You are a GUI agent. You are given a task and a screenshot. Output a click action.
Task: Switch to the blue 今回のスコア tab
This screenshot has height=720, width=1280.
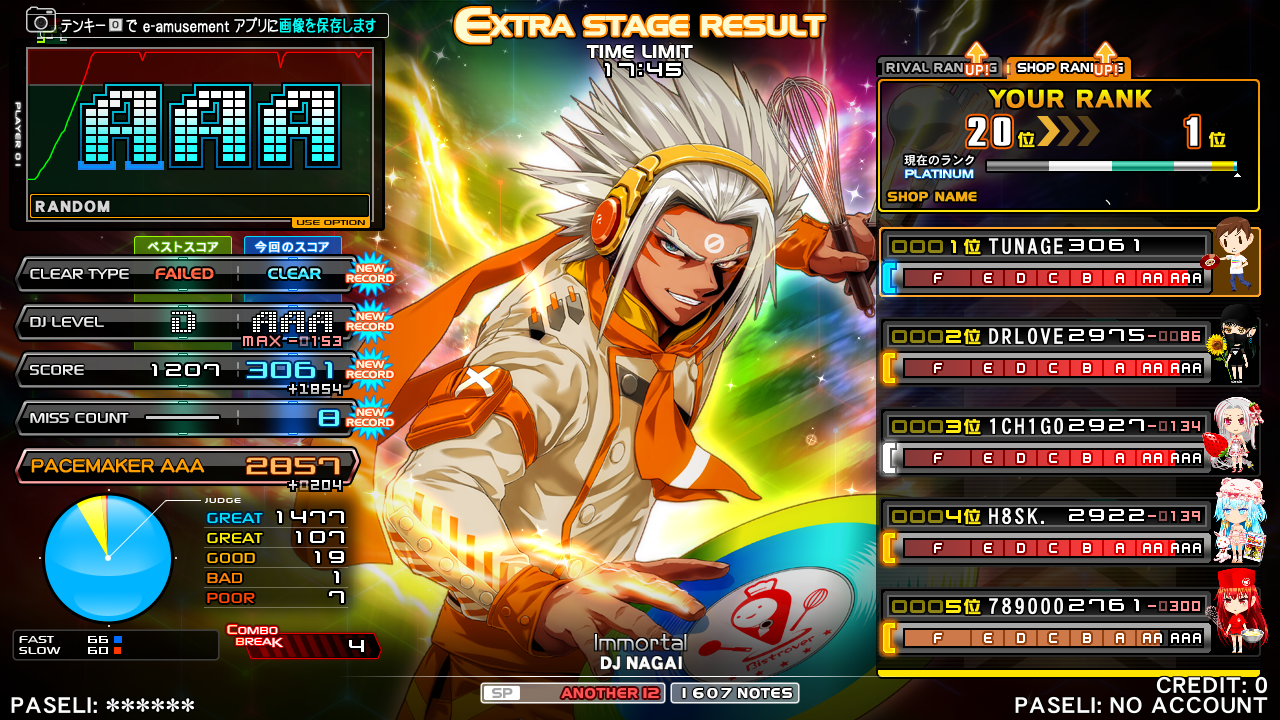point(292,246)
